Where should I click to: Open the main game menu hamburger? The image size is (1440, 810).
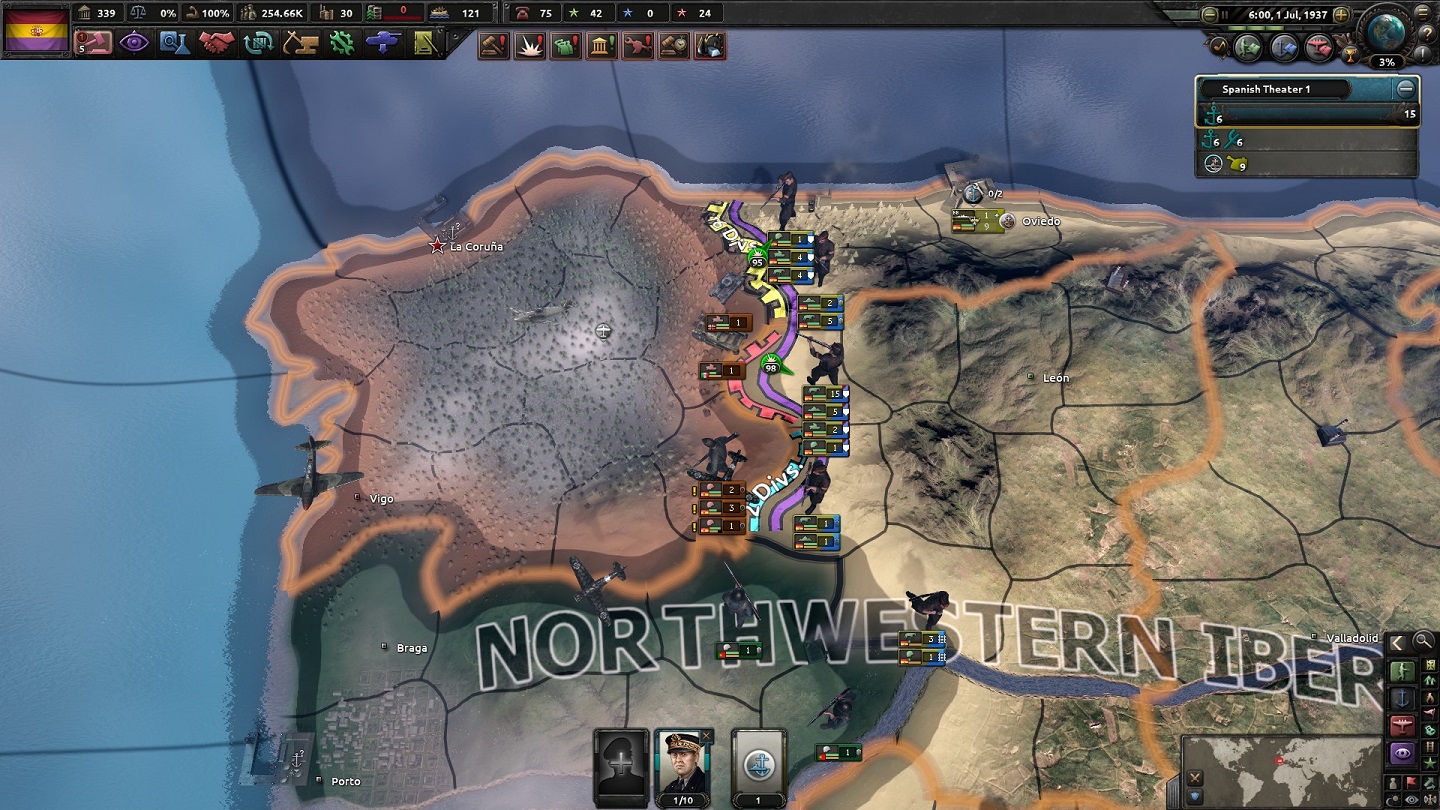tap(1422, 13)
